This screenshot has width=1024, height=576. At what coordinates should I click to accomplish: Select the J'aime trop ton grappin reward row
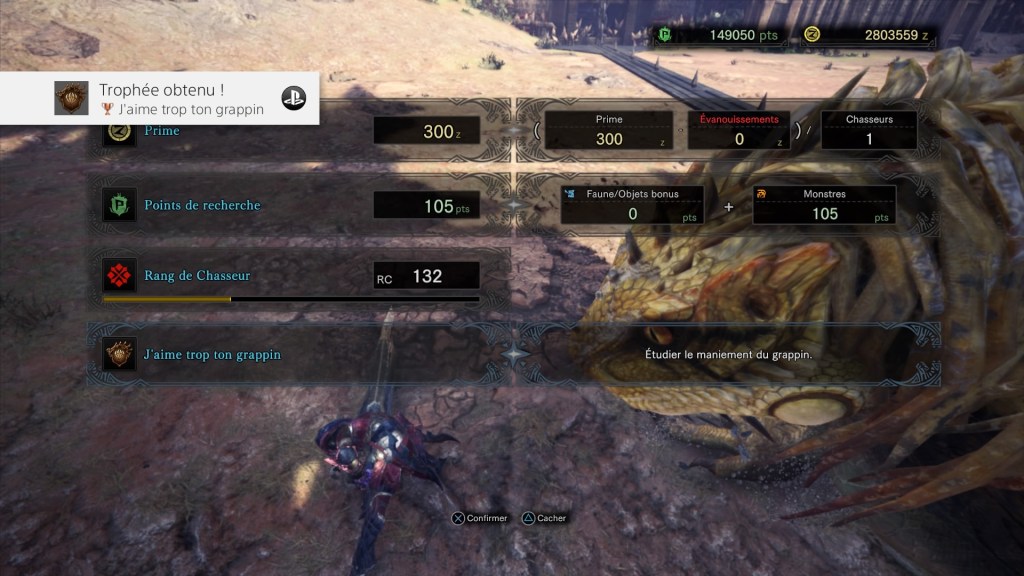(300, 354)
